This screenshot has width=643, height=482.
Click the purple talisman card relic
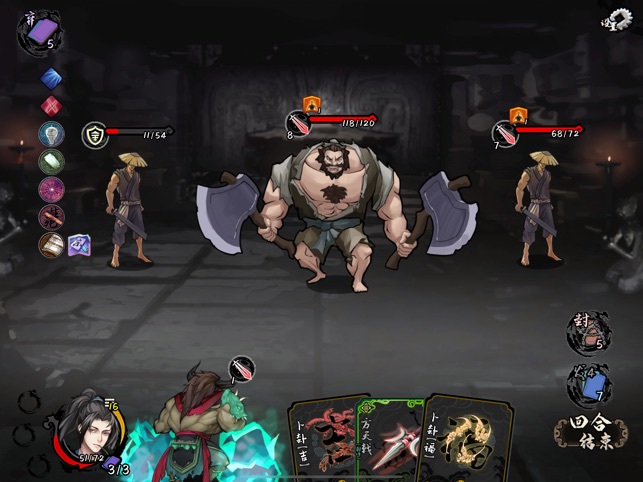tap(81, 244)
